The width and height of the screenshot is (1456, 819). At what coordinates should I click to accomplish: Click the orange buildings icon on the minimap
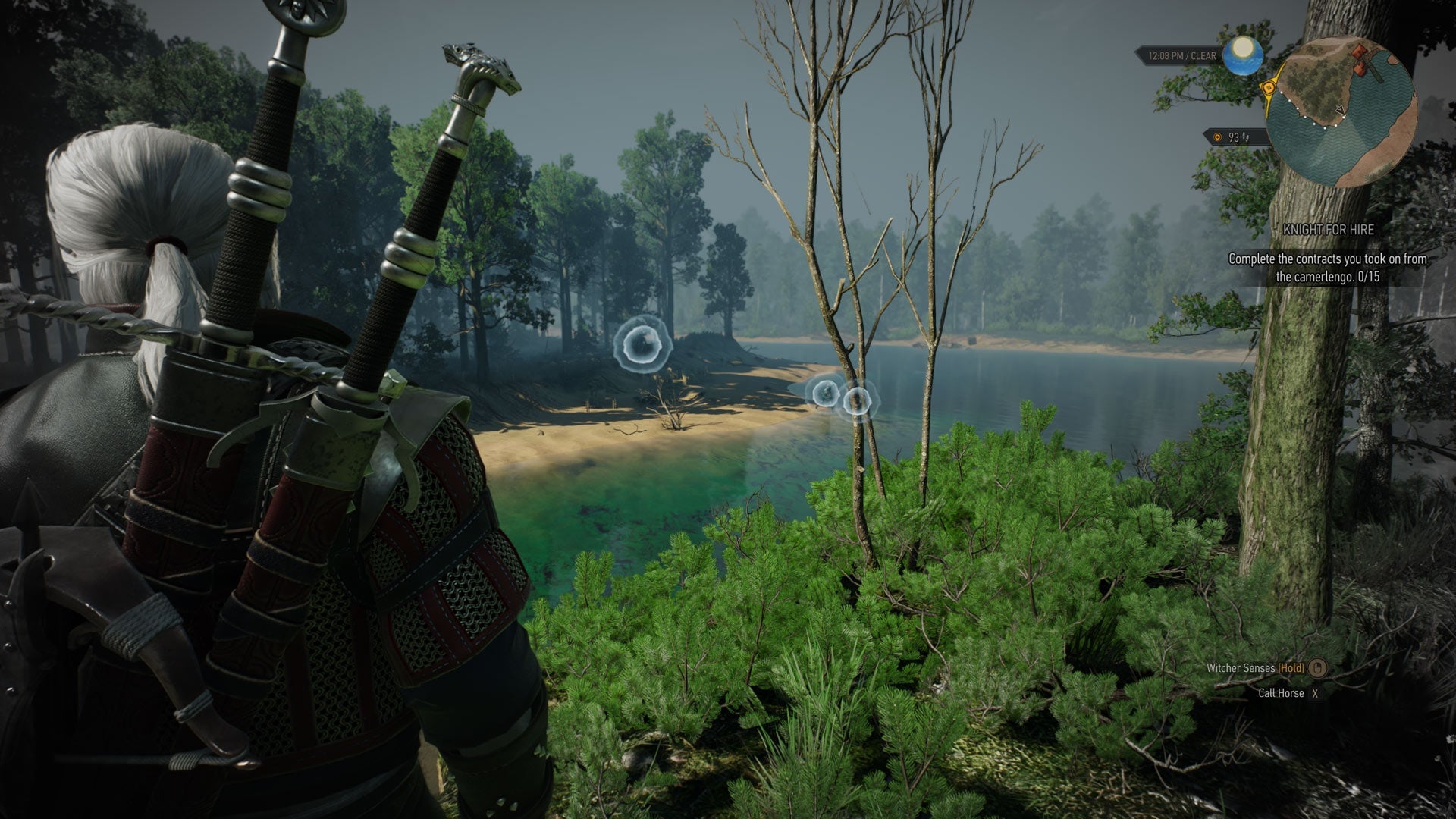[x=1360, y=58]
